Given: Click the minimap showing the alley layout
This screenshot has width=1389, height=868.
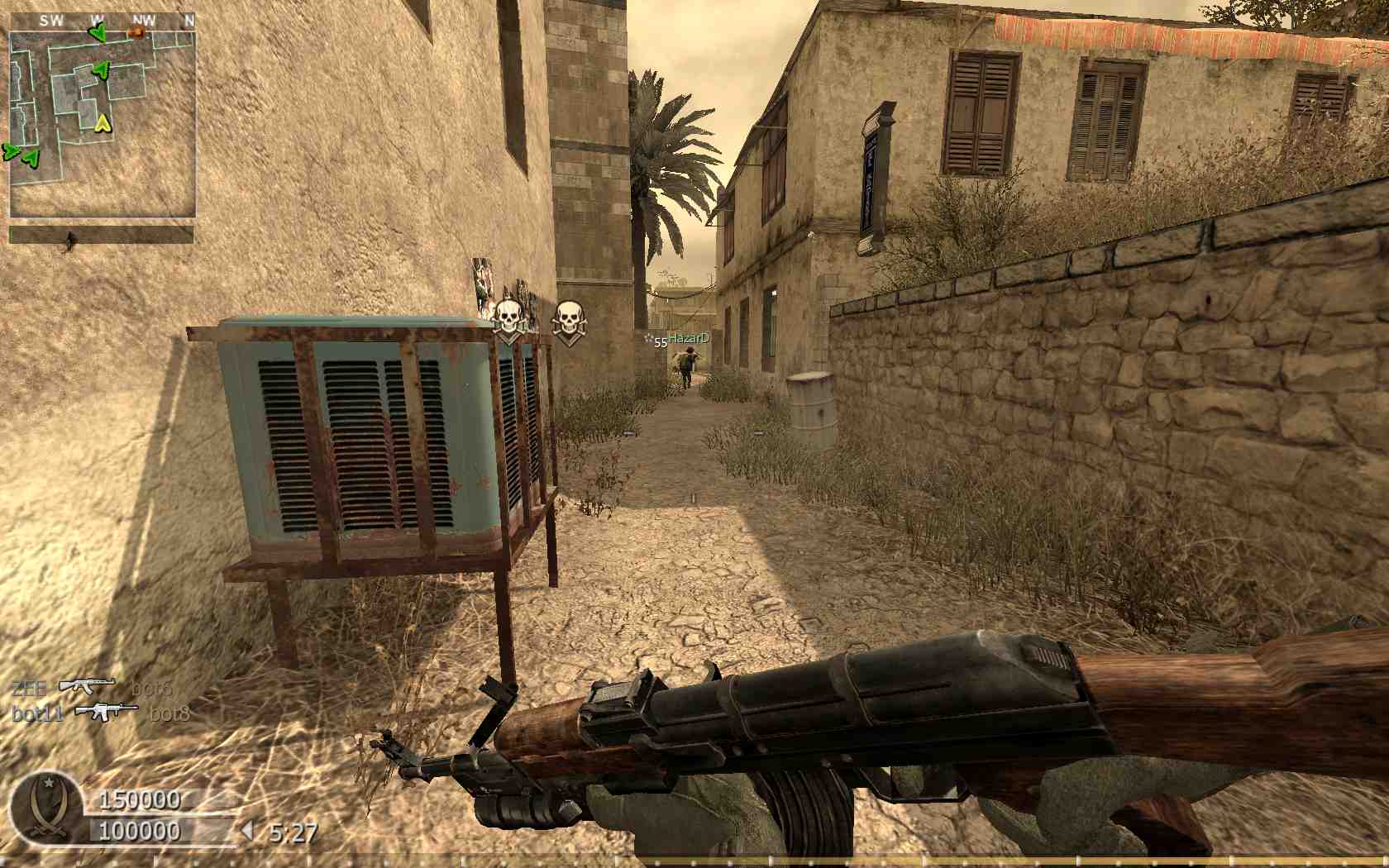Looking at the screenshot, I should point(103,124).
